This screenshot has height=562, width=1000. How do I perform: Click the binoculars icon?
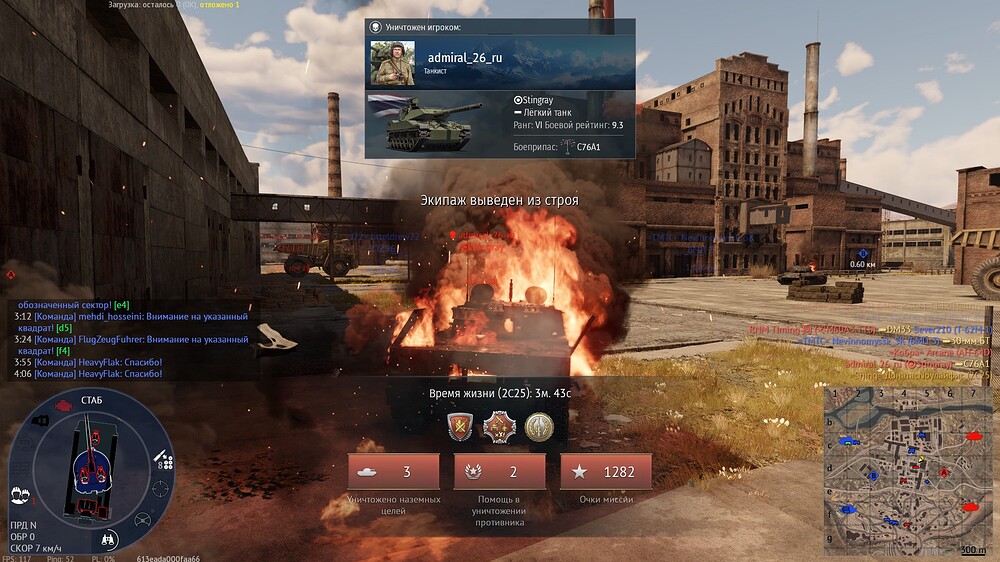click(x=109, y=539)
